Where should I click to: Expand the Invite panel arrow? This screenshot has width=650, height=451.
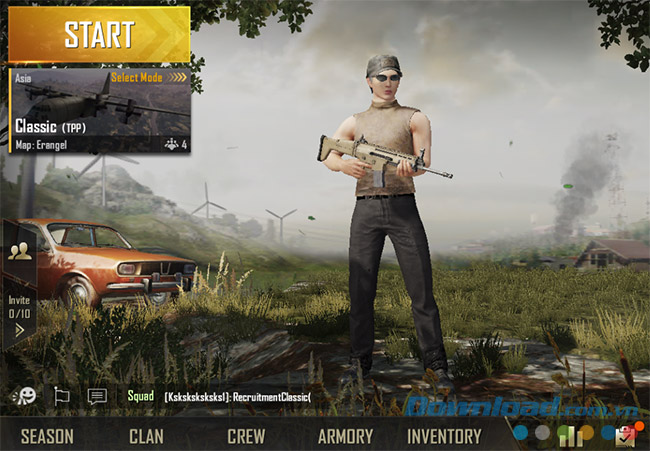tap(19, 330)
